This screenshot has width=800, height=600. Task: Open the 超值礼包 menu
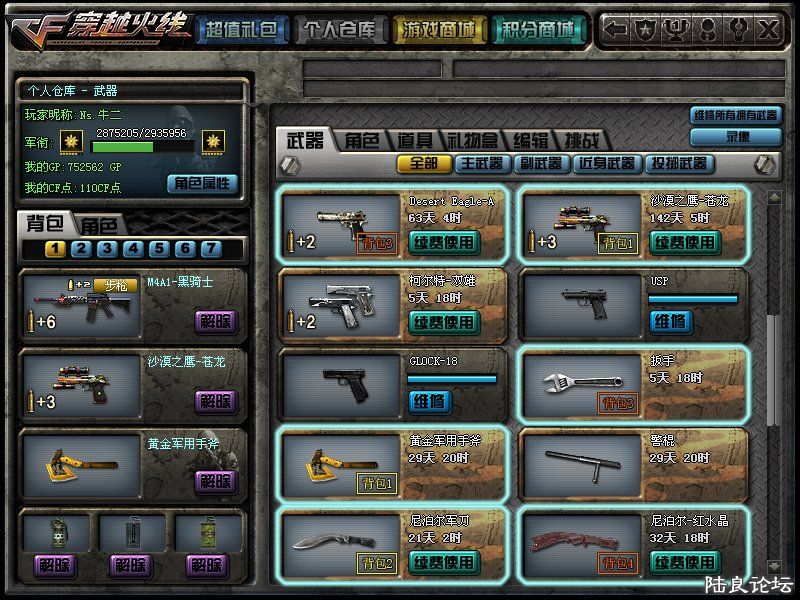point(240,30)
